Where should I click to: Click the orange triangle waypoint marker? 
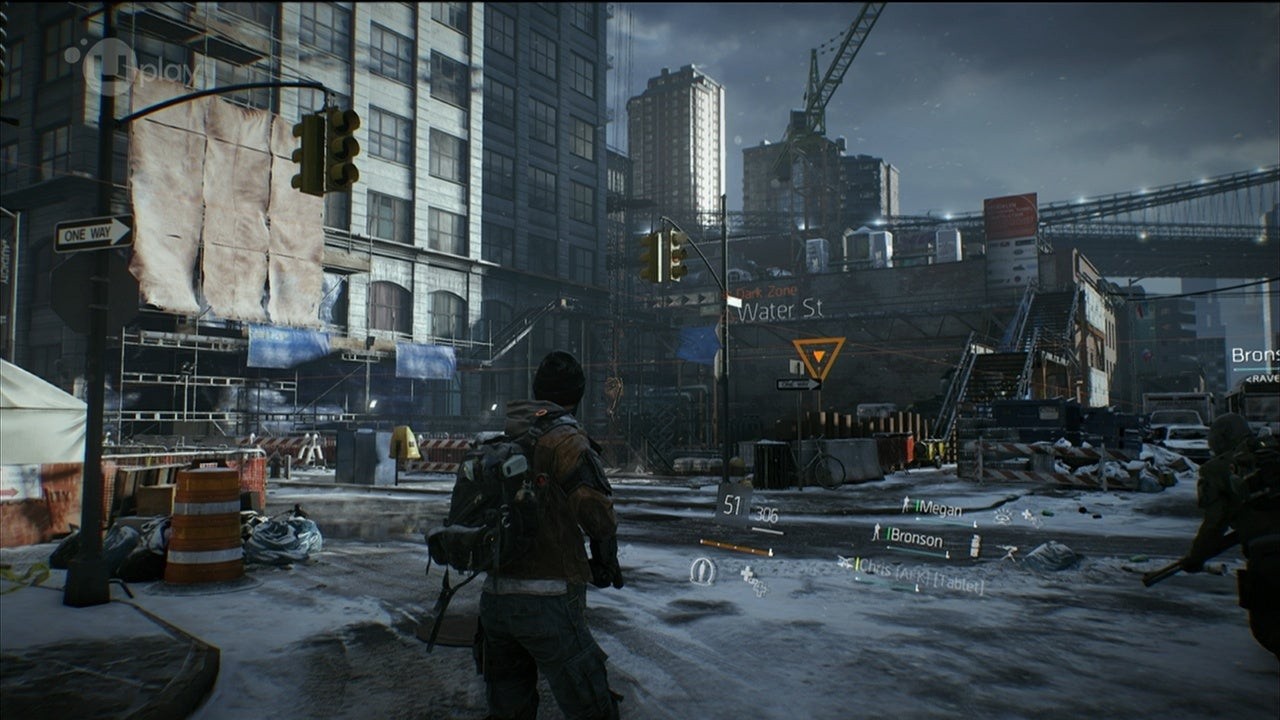point(819,354)
